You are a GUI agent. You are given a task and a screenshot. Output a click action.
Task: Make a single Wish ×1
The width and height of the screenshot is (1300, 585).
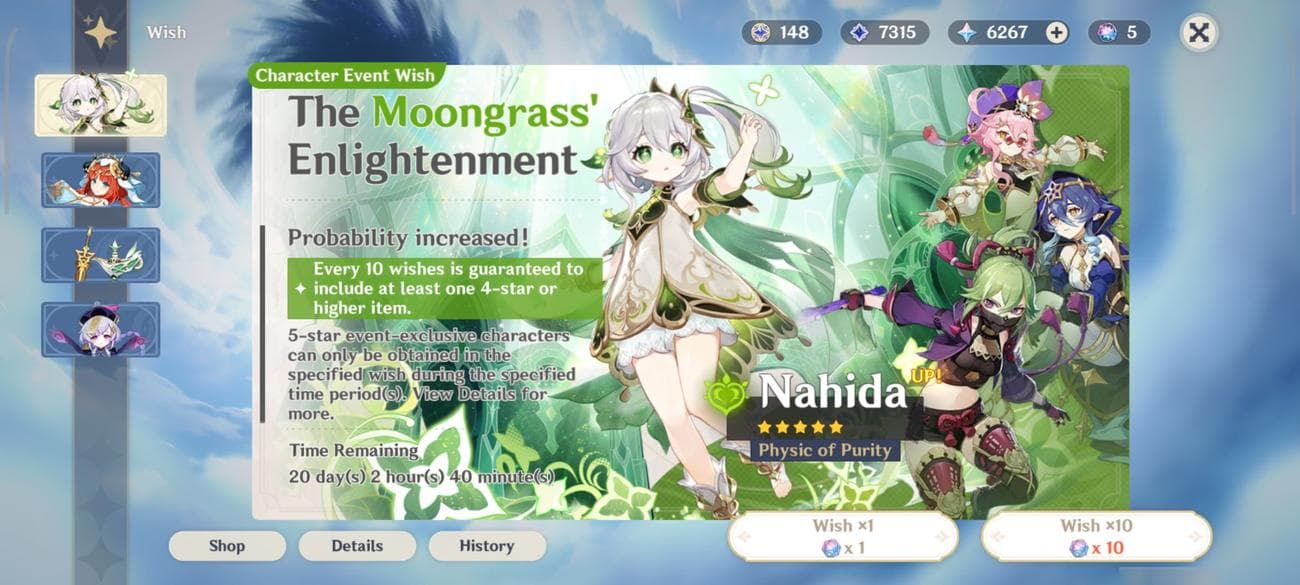pos(842,536)
